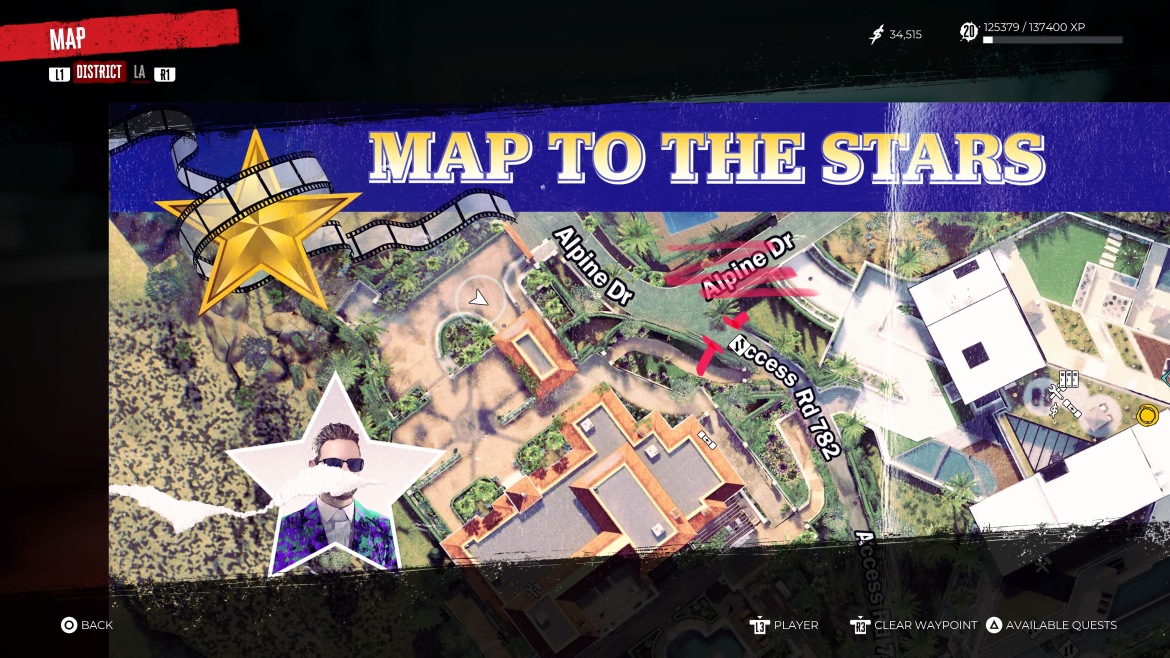Click the two-arrow transition marker on Access Rd
The image size is (1170, 658).
tap(740, 346)
